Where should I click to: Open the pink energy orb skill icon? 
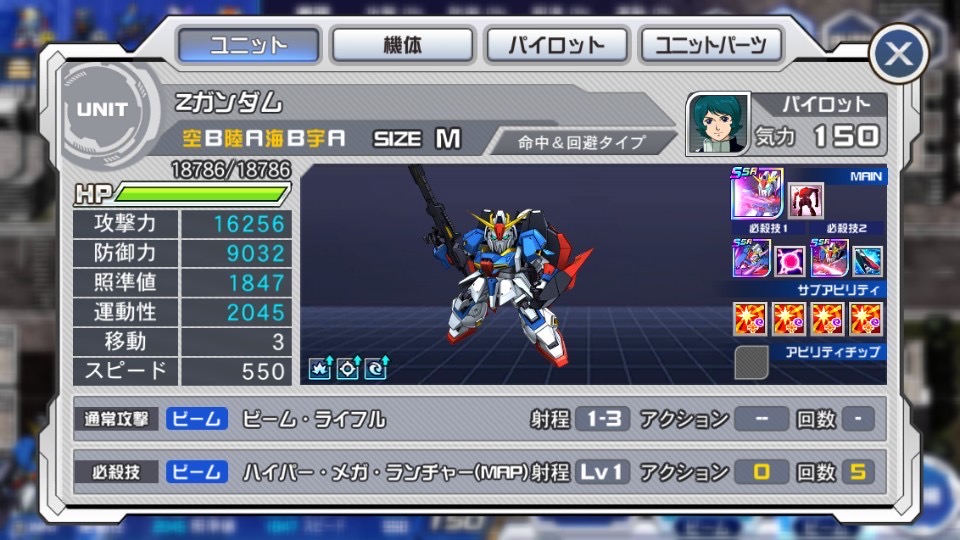coord(791,260)
